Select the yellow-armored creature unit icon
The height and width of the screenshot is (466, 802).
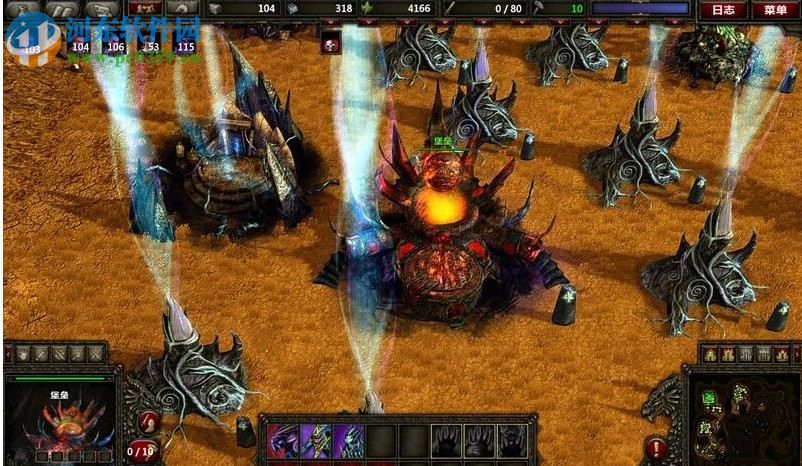[316, 440]
